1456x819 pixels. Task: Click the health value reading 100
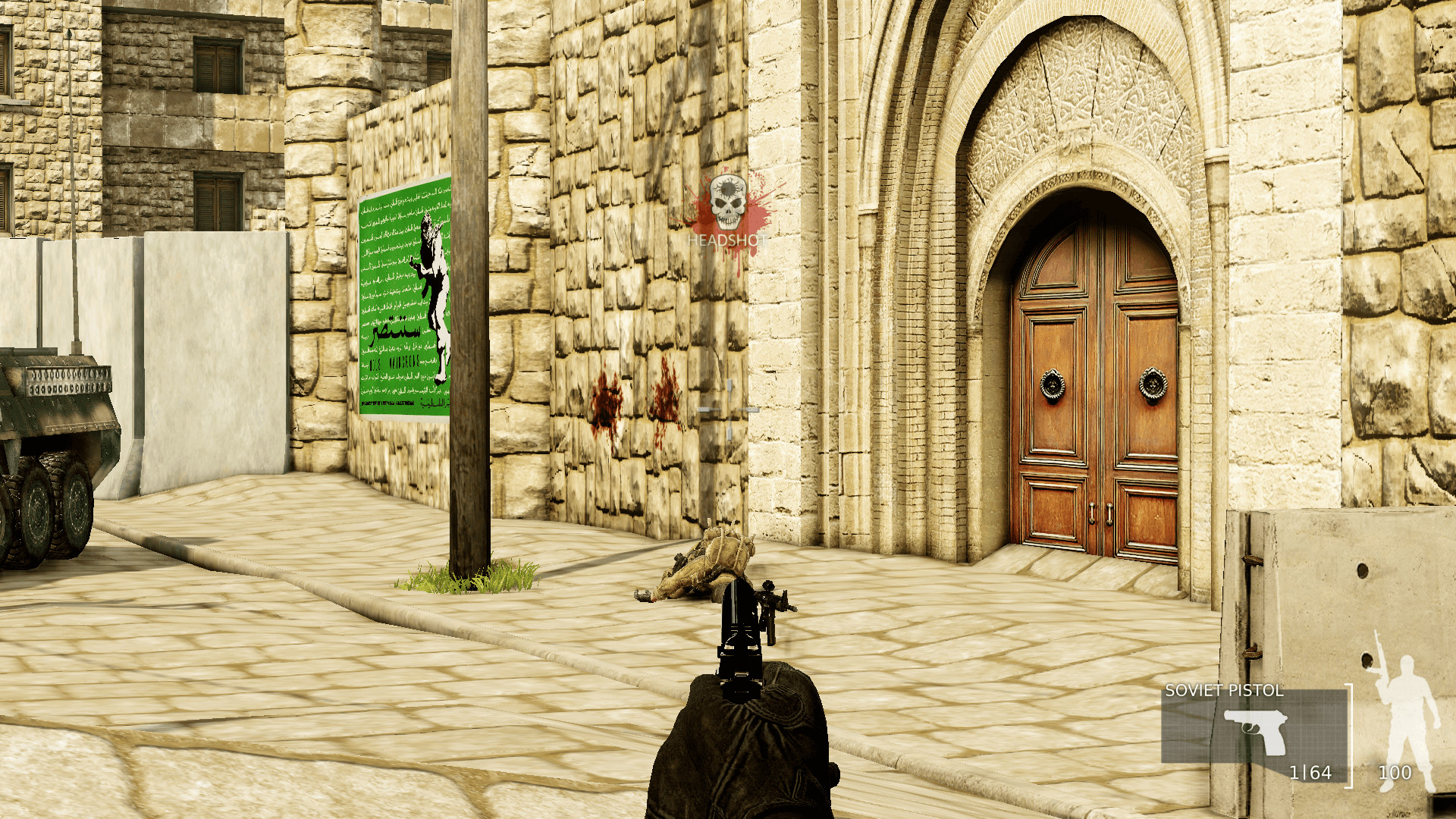pyautogui.click(x=1395, y=773)
